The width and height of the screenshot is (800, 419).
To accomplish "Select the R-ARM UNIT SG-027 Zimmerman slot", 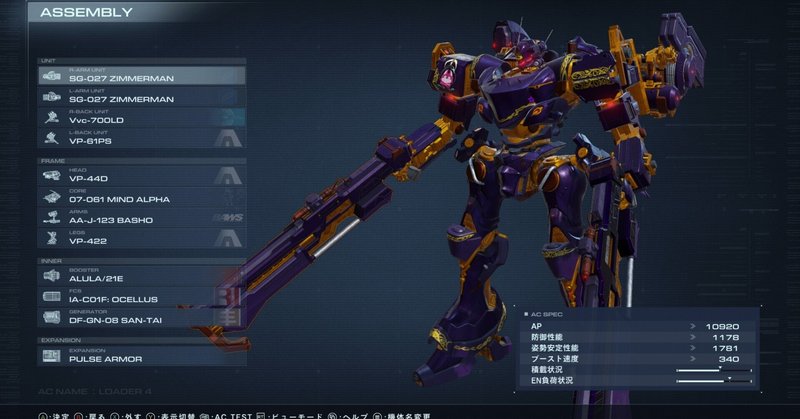I will point(140,75).
